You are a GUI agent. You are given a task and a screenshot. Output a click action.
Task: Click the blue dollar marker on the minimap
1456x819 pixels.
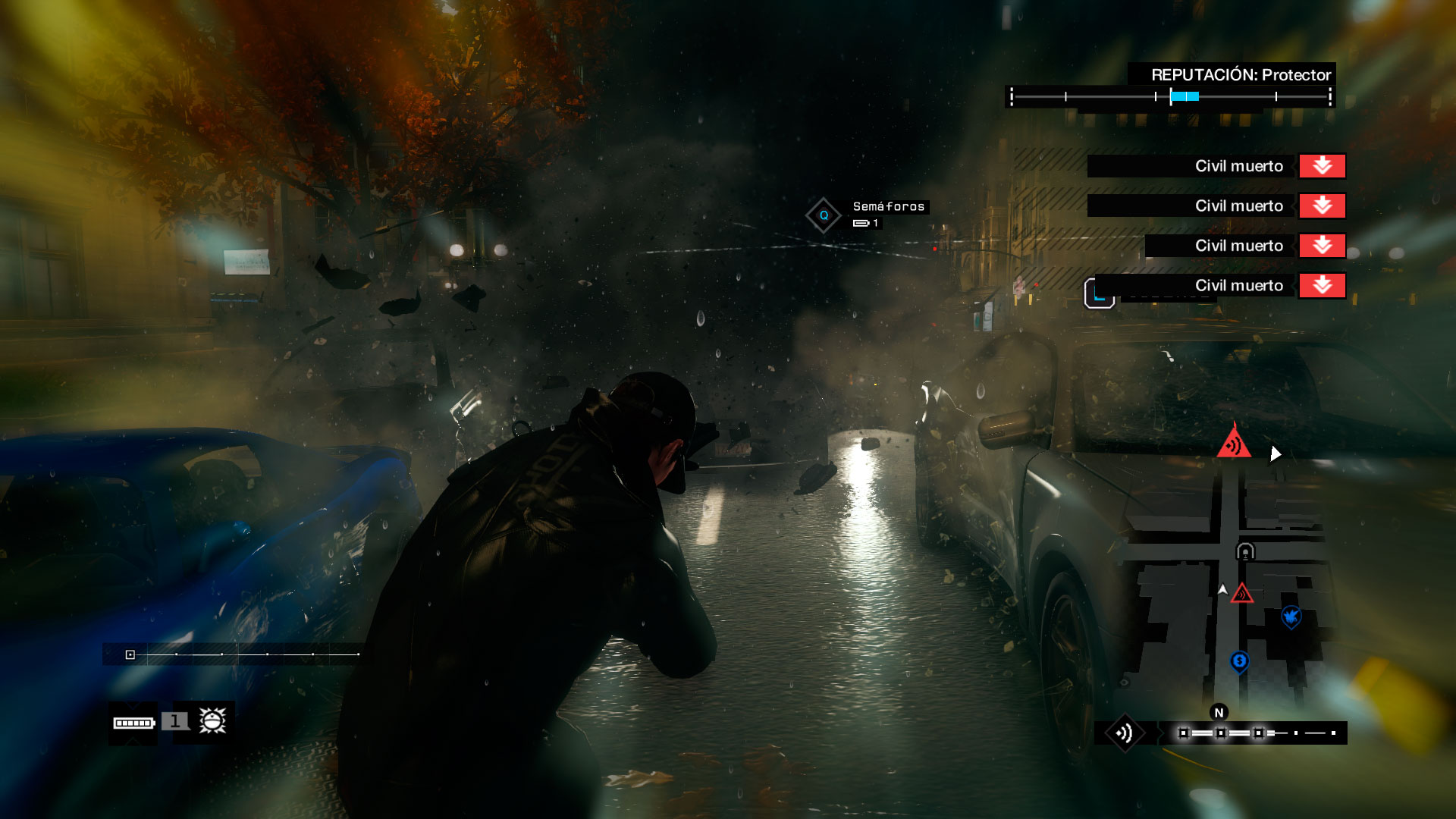pyautogui.click(x=1239, y=661)
